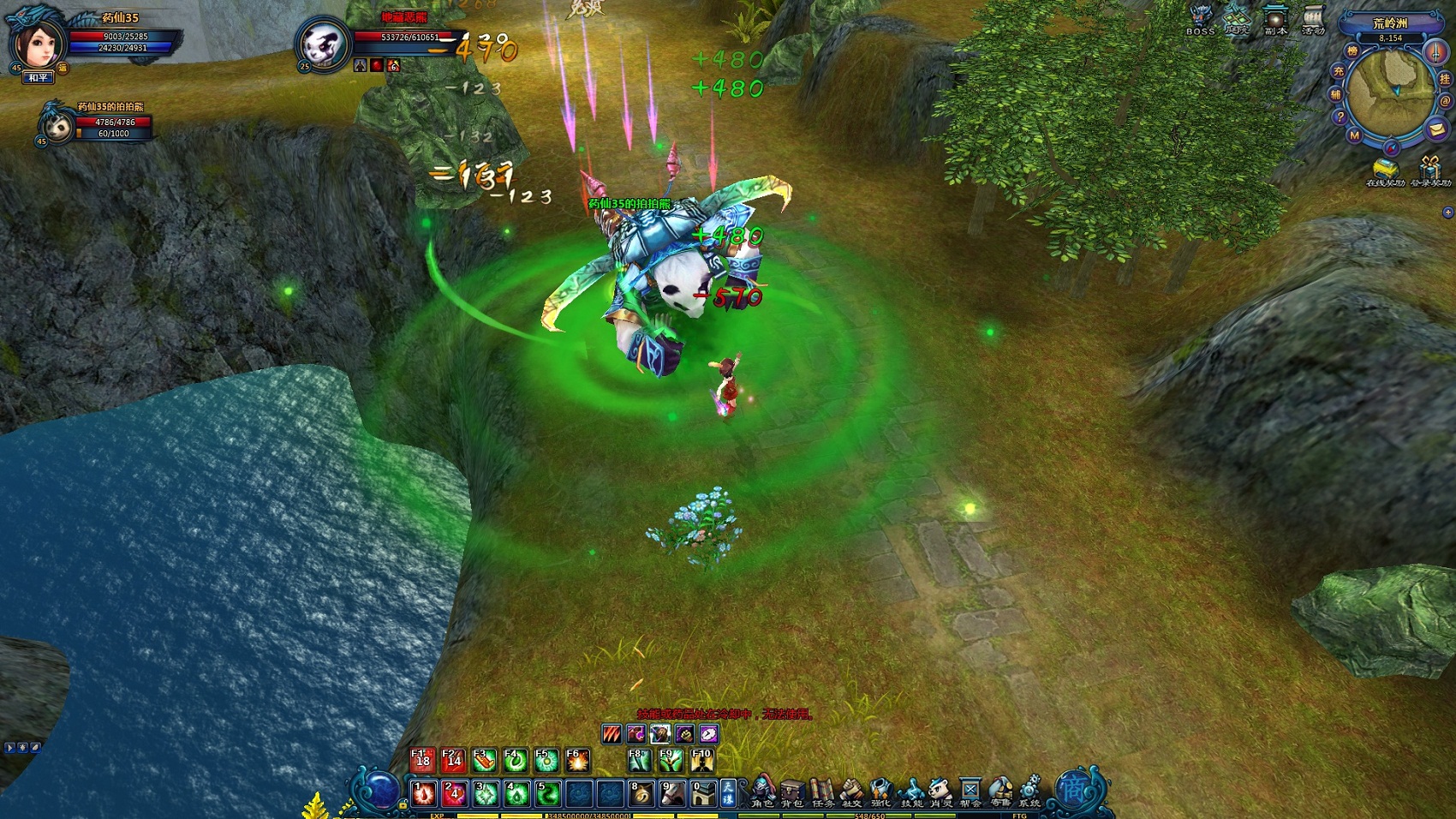Select the 地藏恶熊 boss target portrait

tap(323, 43)
